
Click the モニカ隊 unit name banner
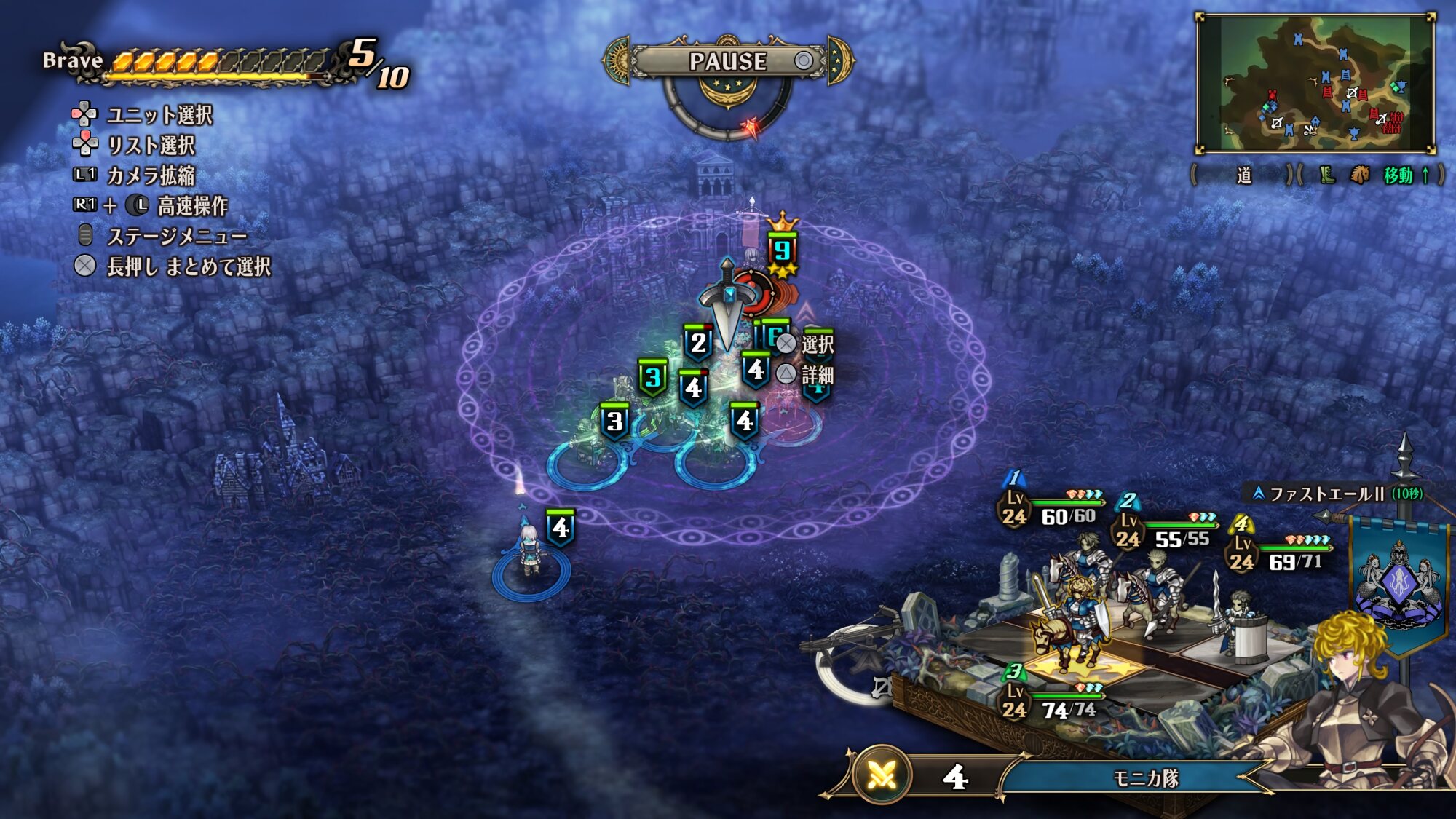(x=1145, y=778)
